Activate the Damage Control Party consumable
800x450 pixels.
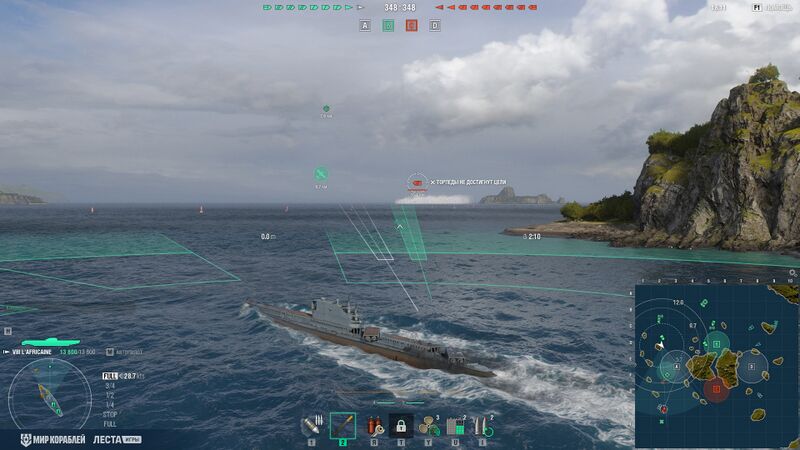point(373,426)
